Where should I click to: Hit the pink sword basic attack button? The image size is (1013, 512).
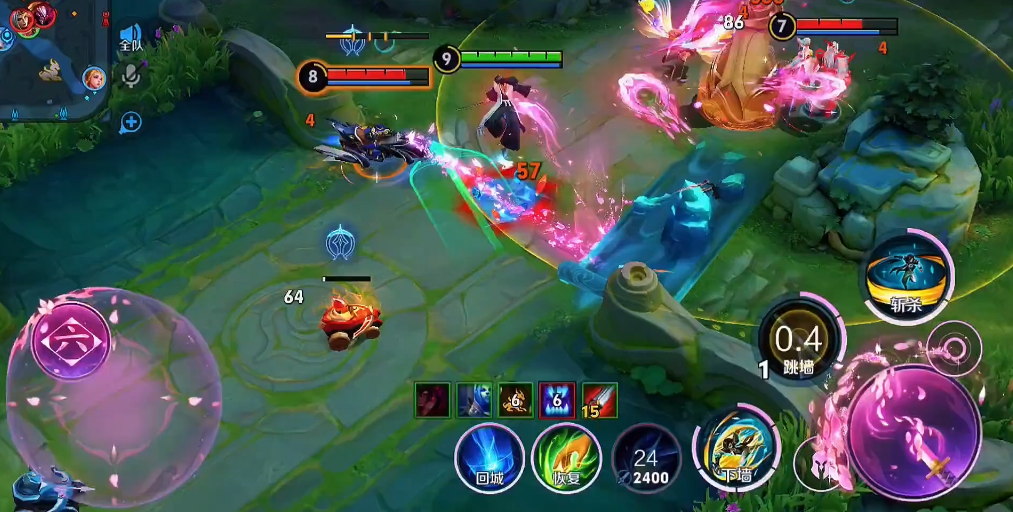tap(912, 432)
